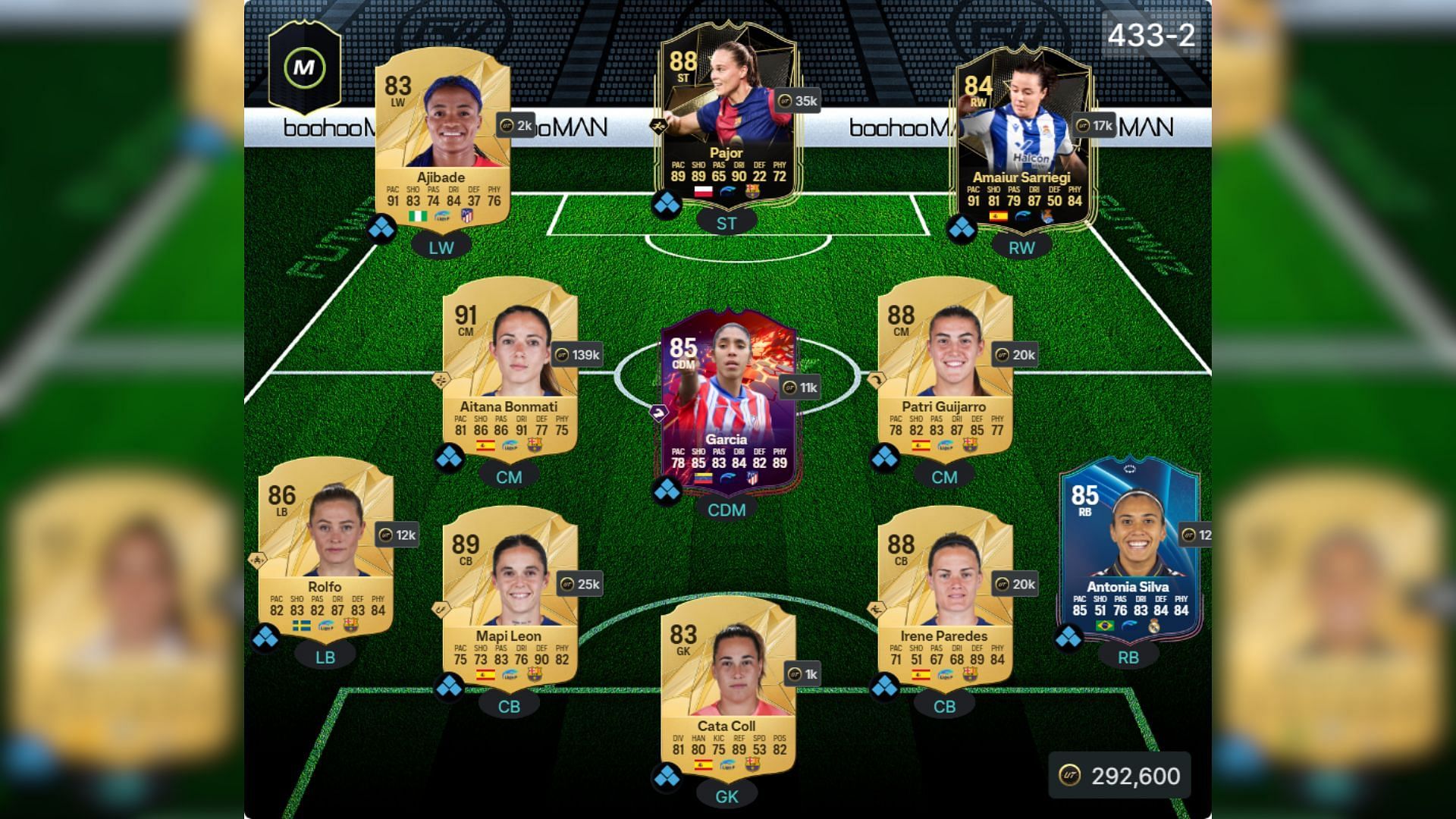Click the M manager badge
Viewport: 1456px width, 819px height.
pos(304,67)
